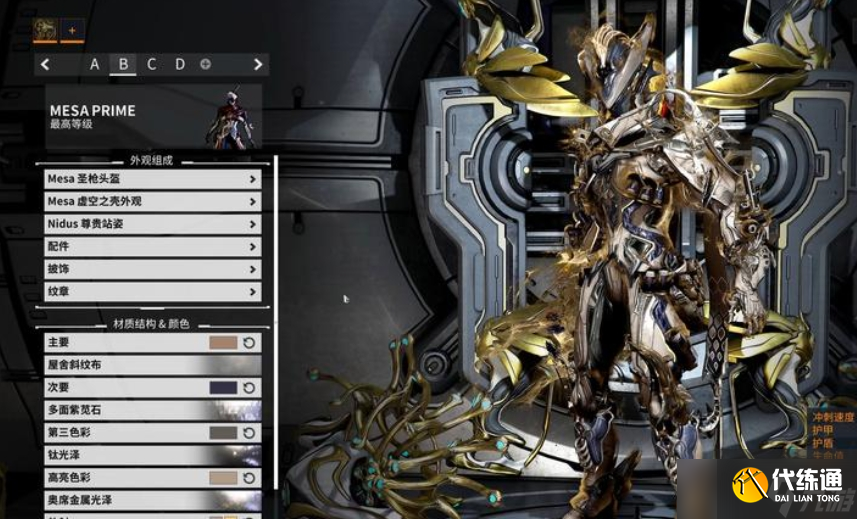Click the left arrow beside config A
This screenshot has width=857, height=519.
[45, 64]
